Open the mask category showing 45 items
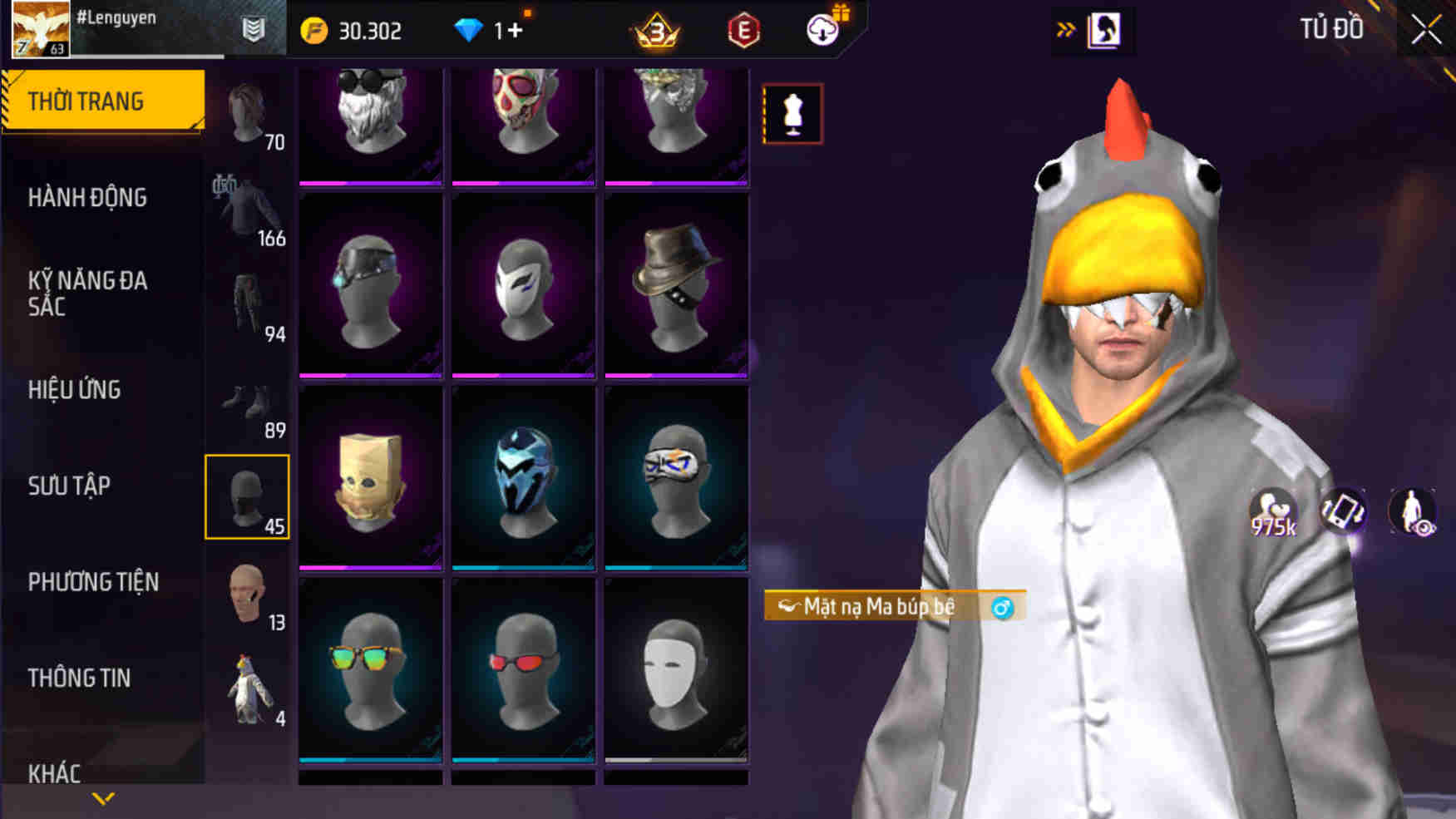This screenshot has height=819, width=1456. pyautogui.click(x=249, y=496)
